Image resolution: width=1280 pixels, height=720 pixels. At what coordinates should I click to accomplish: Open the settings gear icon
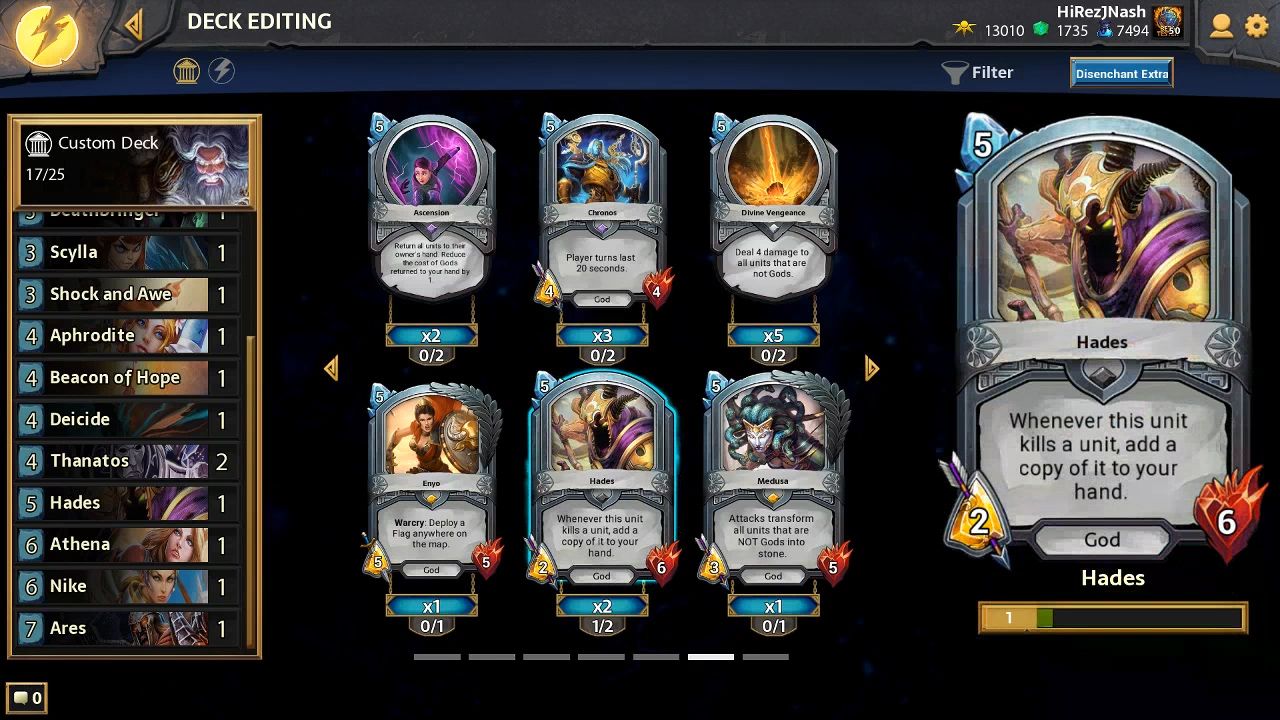1257,27
